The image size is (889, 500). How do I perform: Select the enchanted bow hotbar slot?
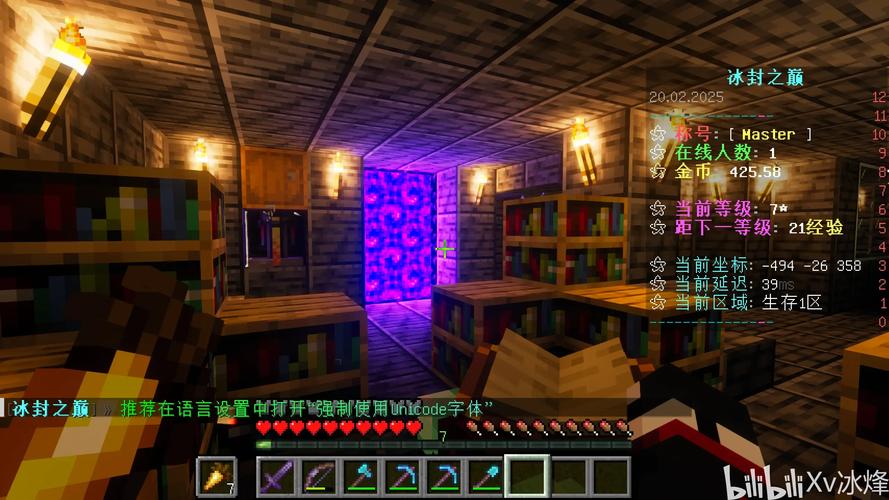pyautogui.click(x=320, y=476)
